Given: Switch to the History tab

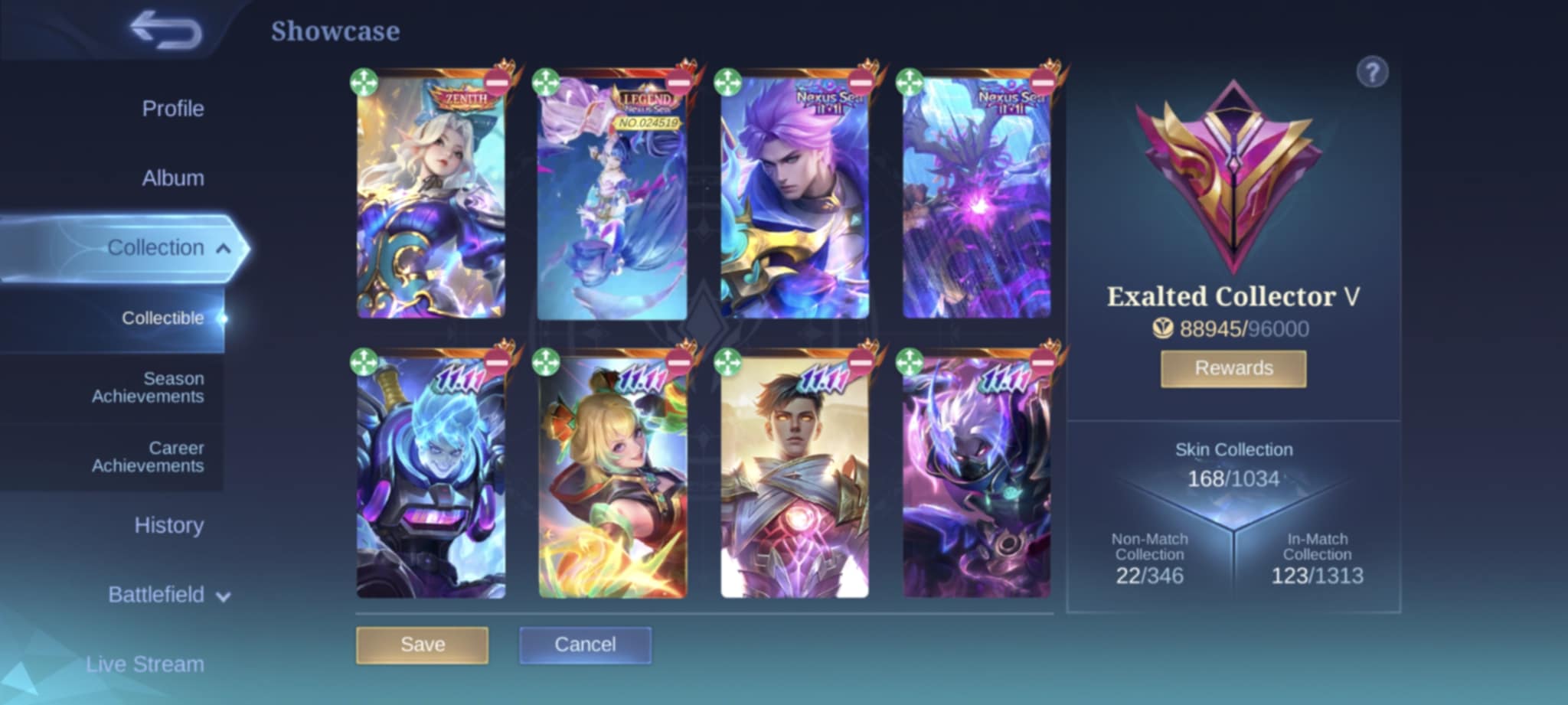Looking at the screenshot, I should pos(168,526).
